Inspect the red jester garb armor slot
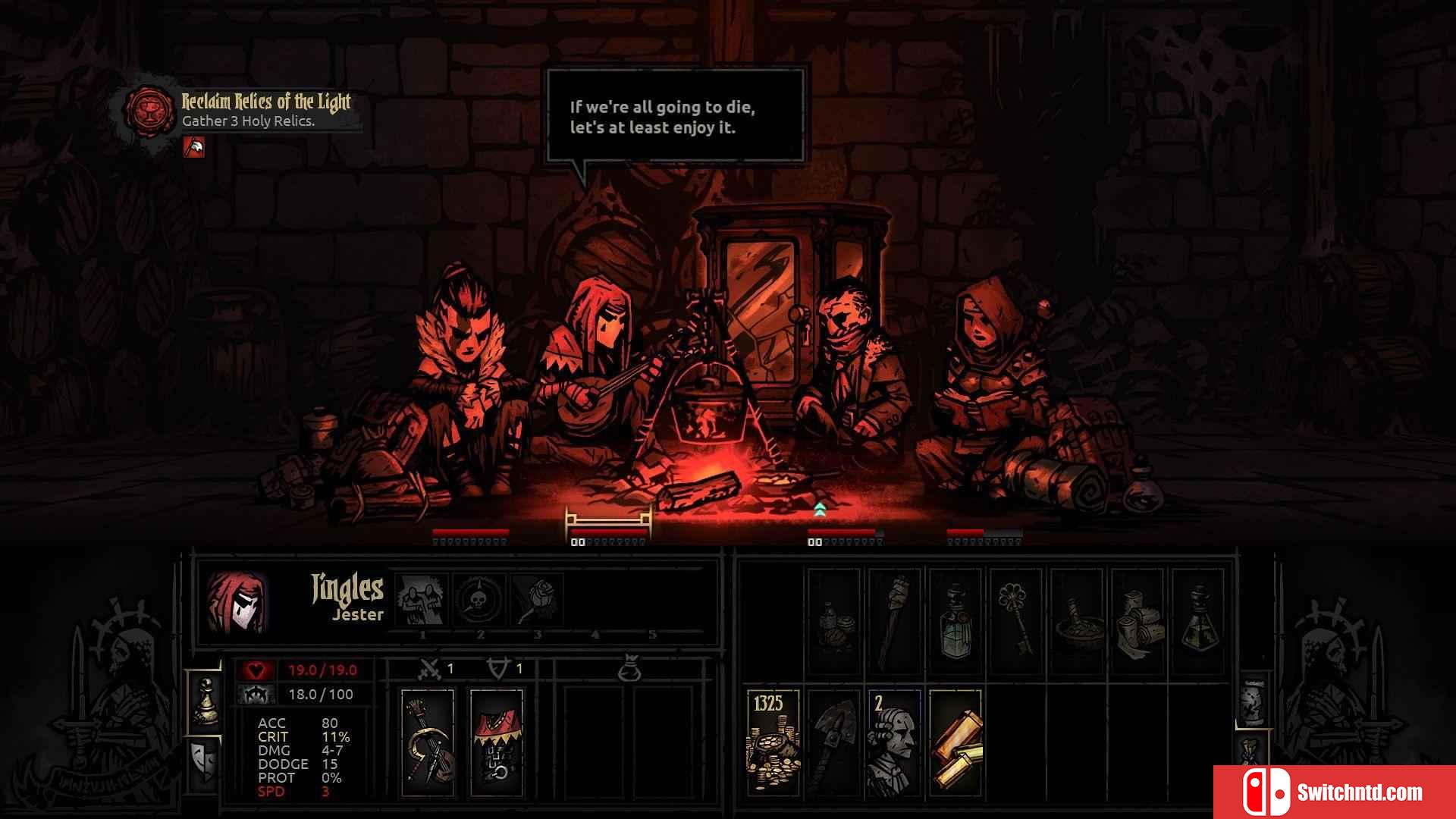The width and height of the screenshot is (1456, 819). (497, 742)
